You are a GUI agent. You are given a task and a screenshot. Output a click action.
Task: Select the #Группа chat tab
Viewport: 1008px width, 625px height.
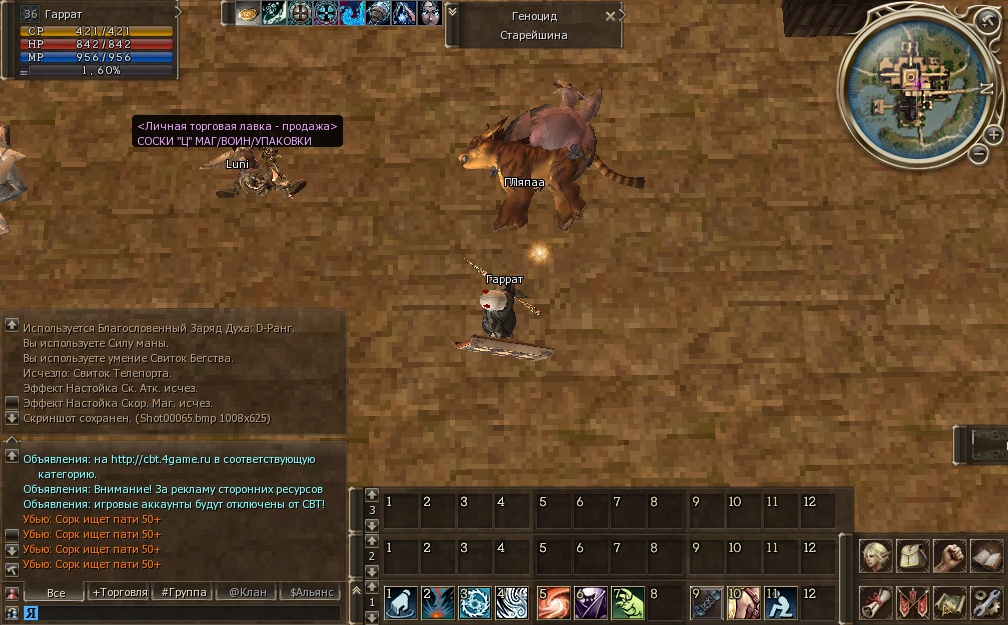point(184,592)
